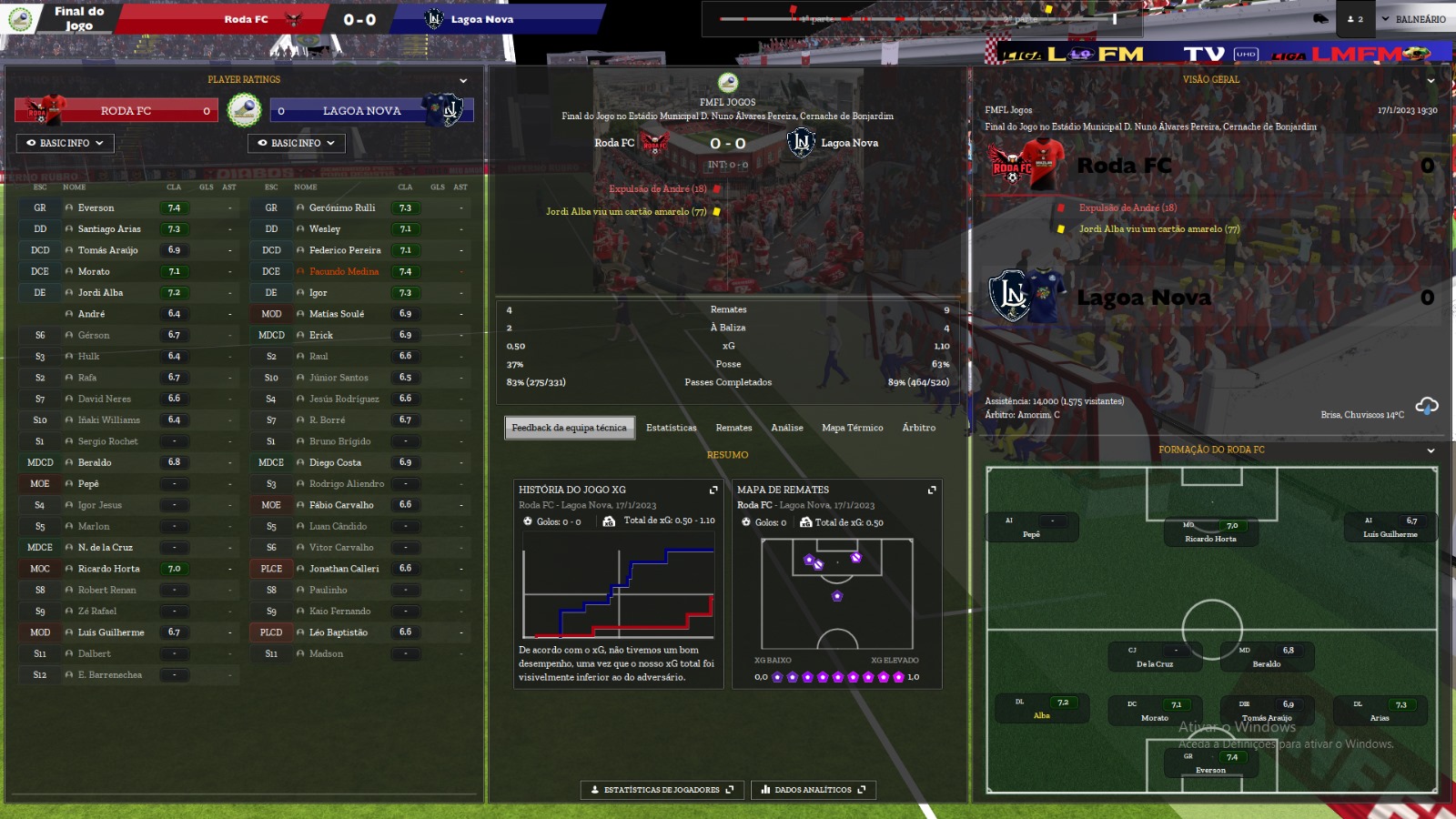Image resolution: width=1456 pixels, height=819 pixels.
Task: Open the Balneário dropdown menu
Action: (1413, 19)
